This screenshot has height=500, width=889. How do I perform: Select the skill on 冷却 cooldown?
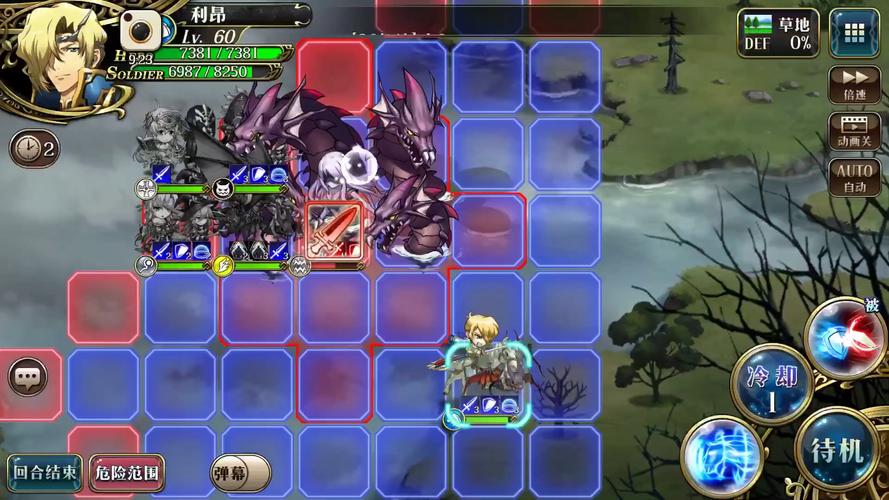tap(770, 386)
